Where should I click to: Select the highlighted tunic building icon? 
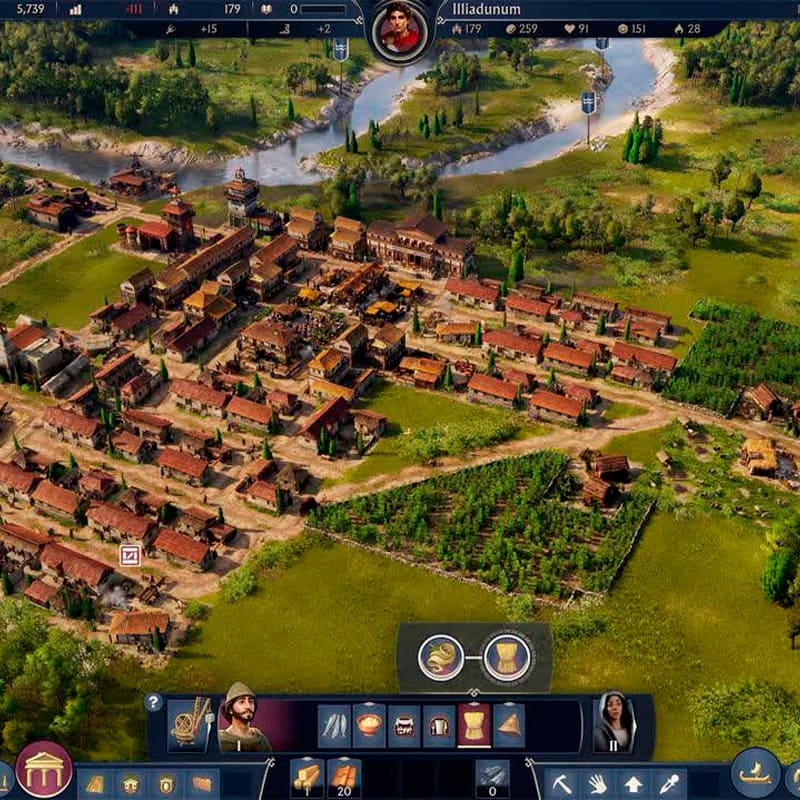(x=474, y=726)
